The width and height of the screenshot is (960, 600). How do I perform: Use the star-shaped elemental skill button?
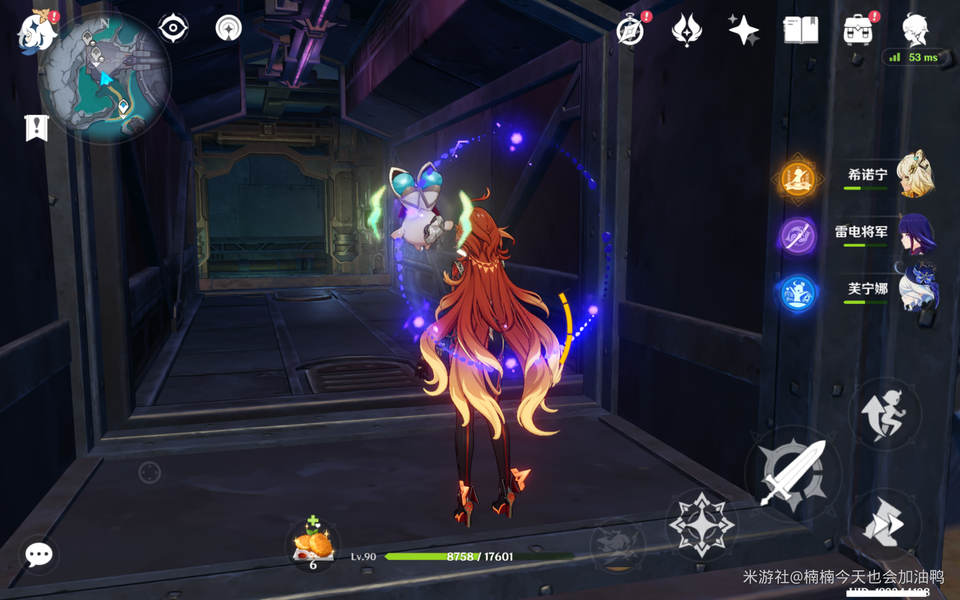pos(701,523)
